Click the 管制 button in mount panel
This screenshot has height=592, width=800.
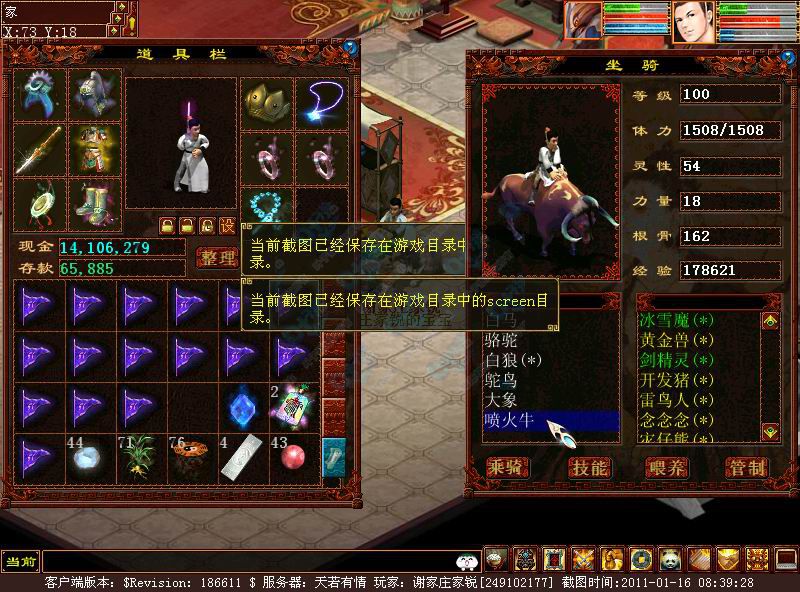pyautogui.click(x=746, y=467)
